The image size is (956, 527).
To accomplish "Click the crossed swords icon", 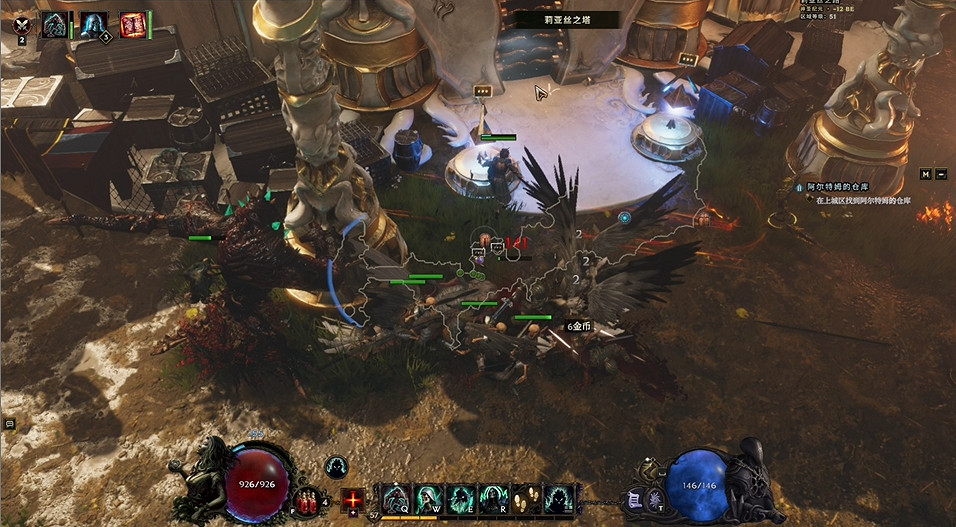I will click(21, 25).
